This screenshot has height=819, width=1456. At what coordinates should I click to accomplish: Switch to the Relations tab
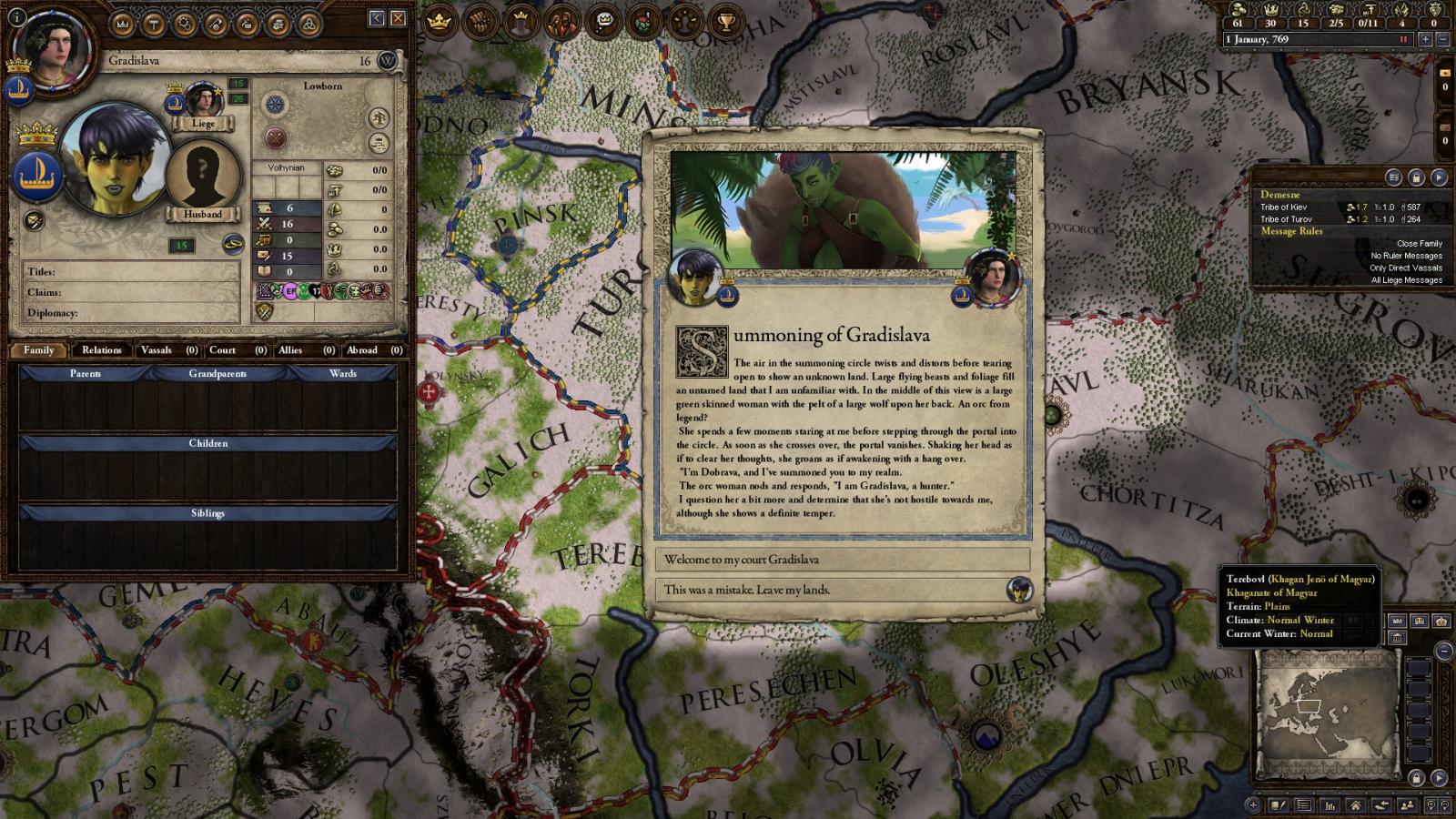[101, 350]
